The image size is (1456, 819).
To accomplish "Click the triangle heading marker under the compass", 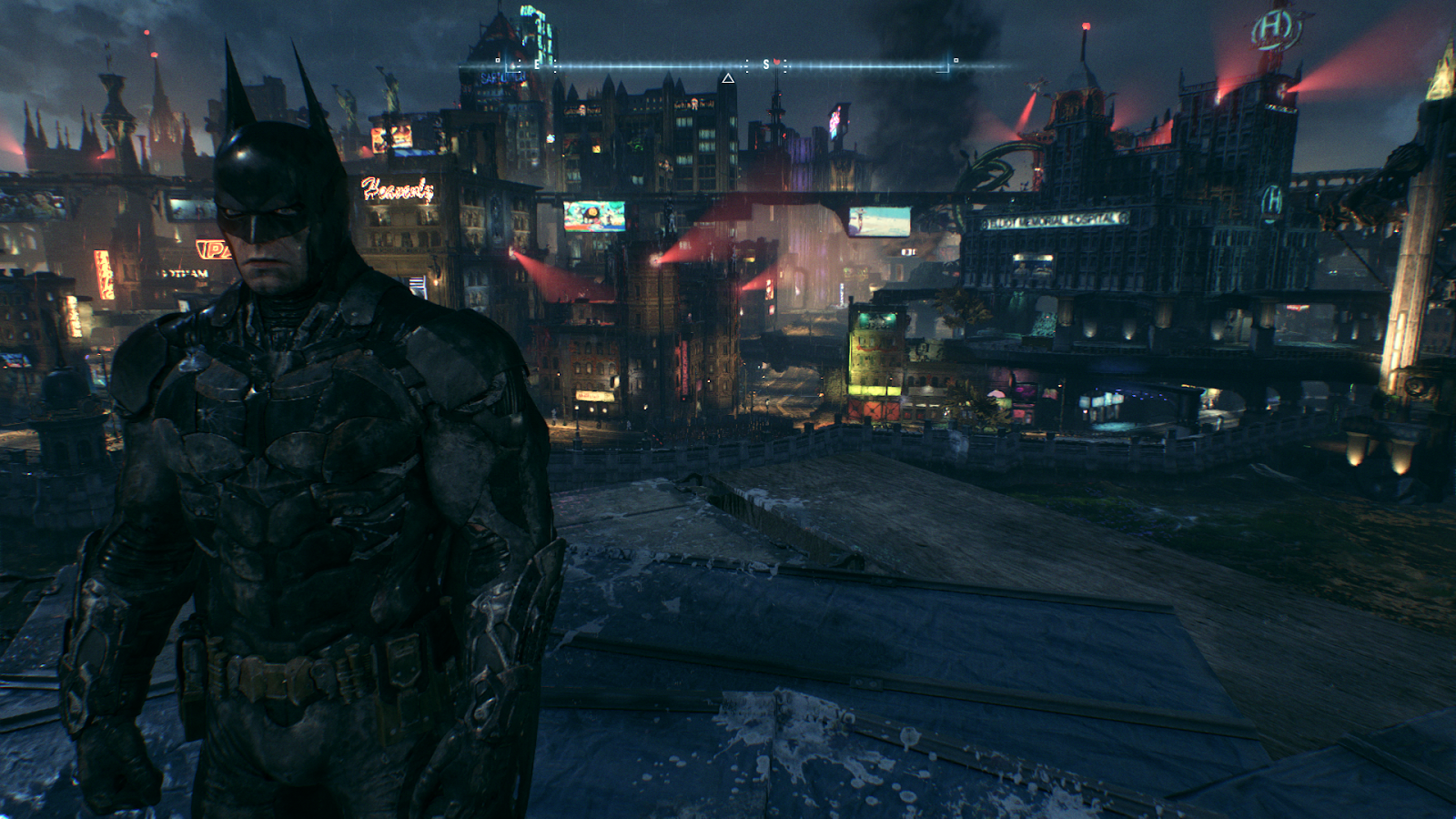I will [x=728, y=79].
